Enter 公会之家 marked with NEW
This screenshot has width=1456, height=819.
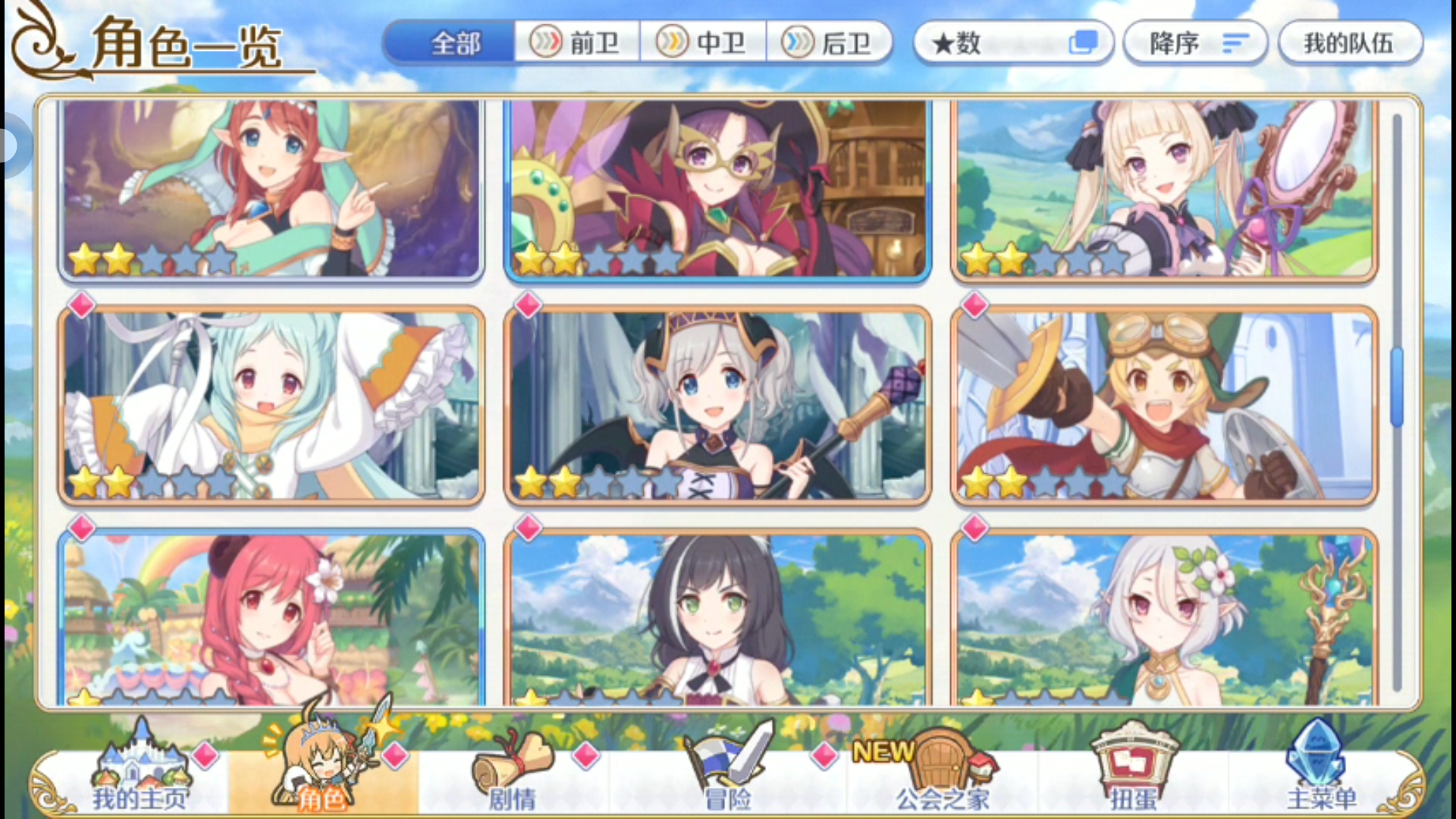pos(940,766)
